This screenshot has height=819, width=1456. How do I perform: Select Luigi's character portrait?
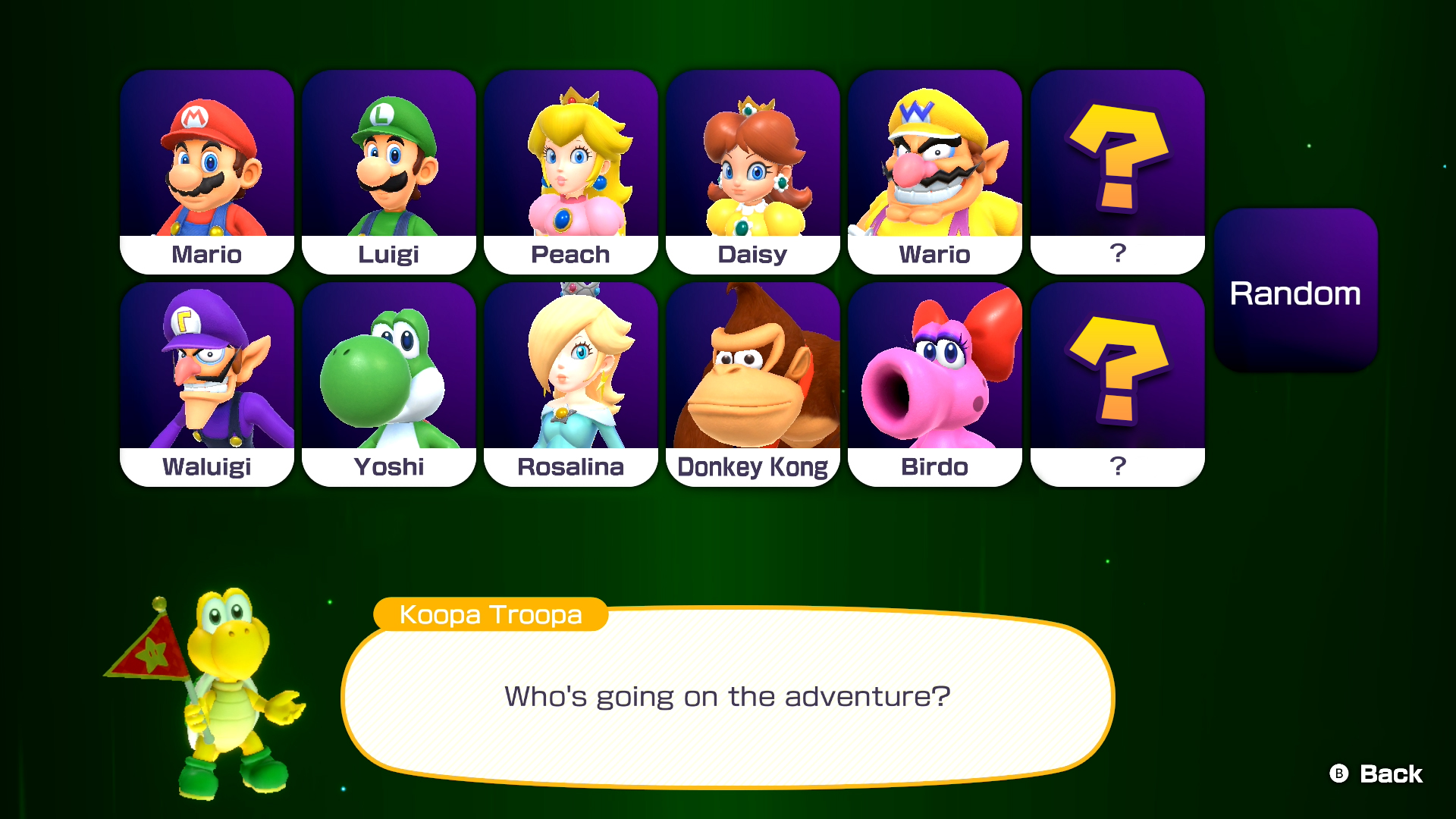(x=388, y=159)
